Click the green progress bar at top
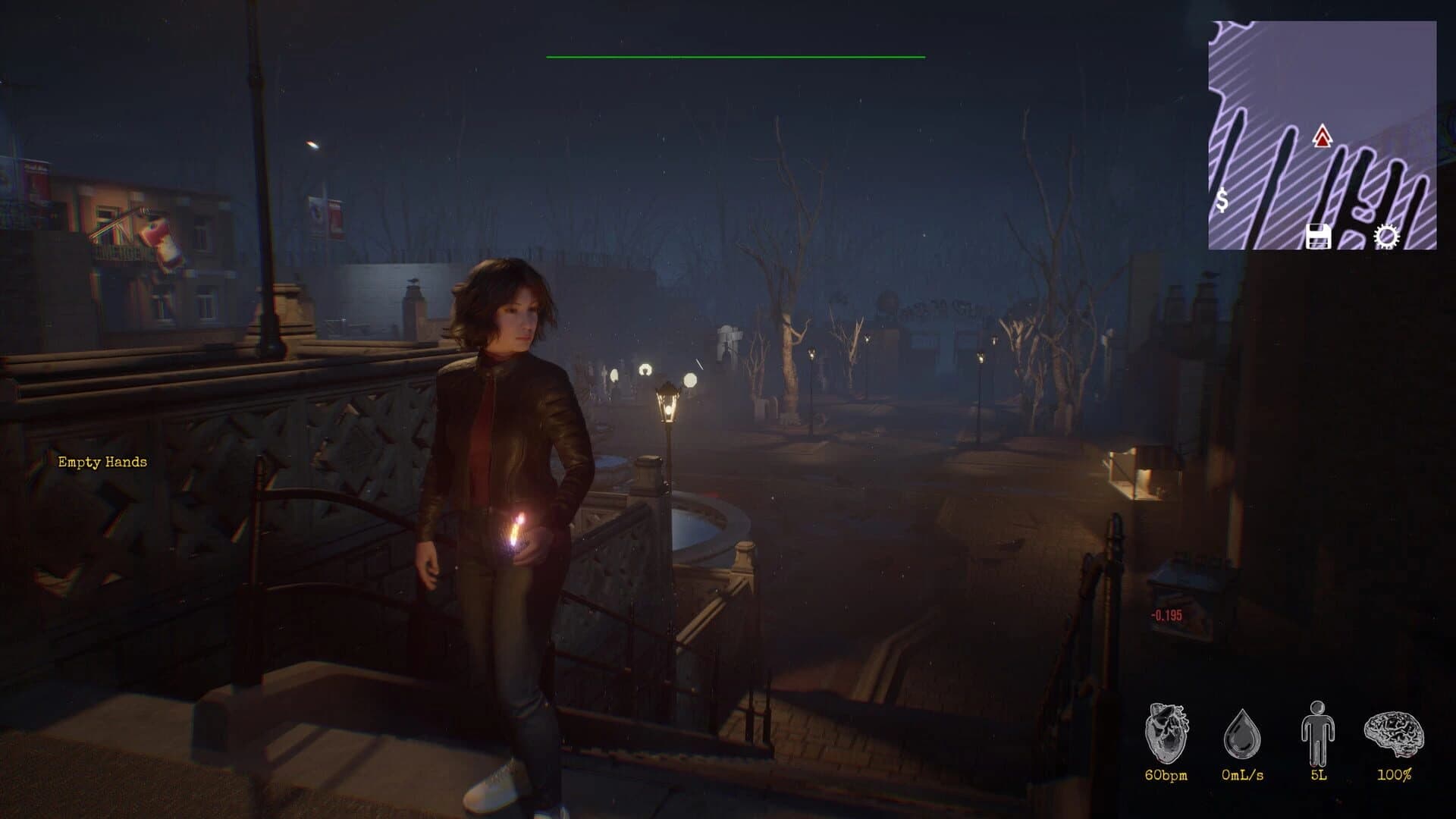 pyautogui.click(x=734, y=57)
